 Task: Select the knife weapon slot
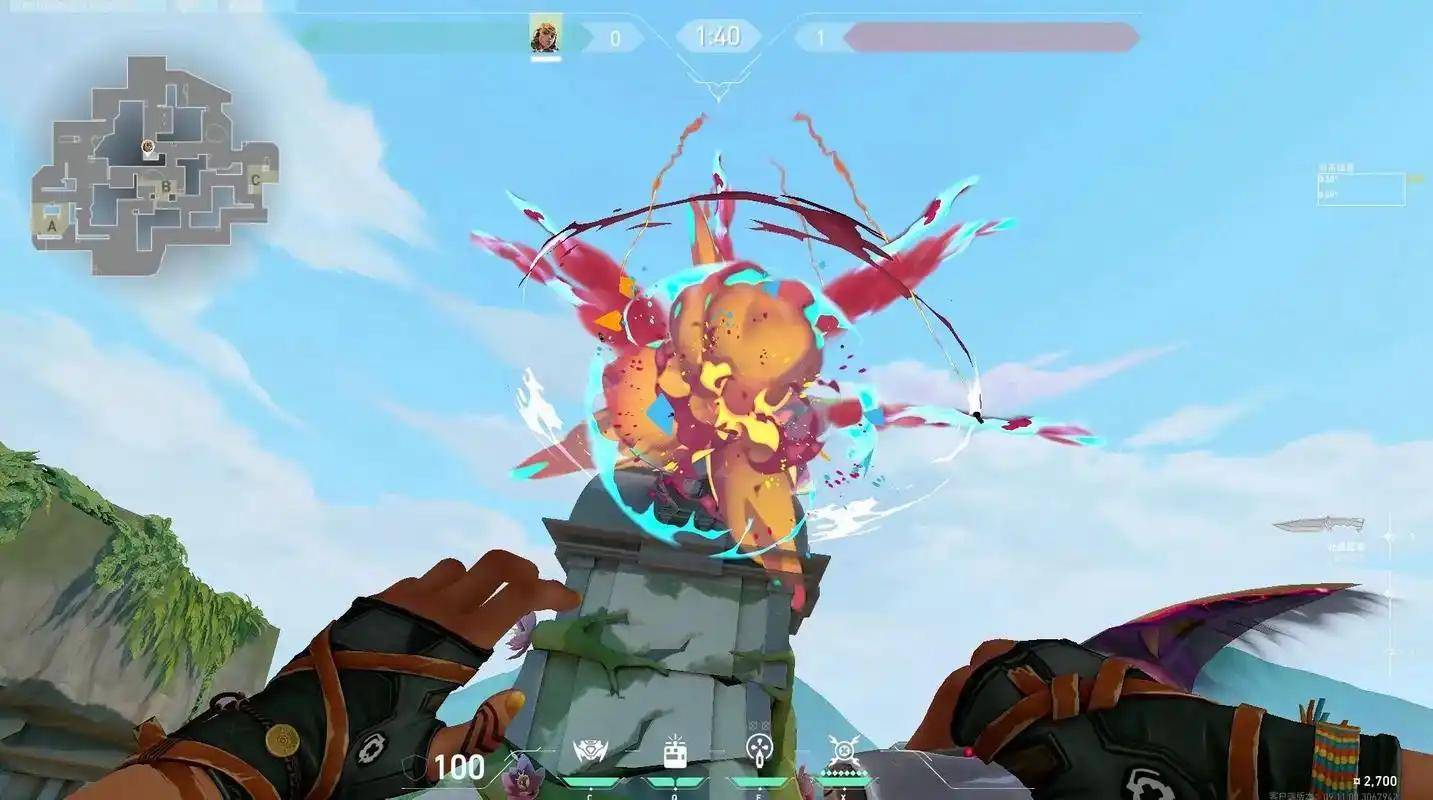[1318, 524]
